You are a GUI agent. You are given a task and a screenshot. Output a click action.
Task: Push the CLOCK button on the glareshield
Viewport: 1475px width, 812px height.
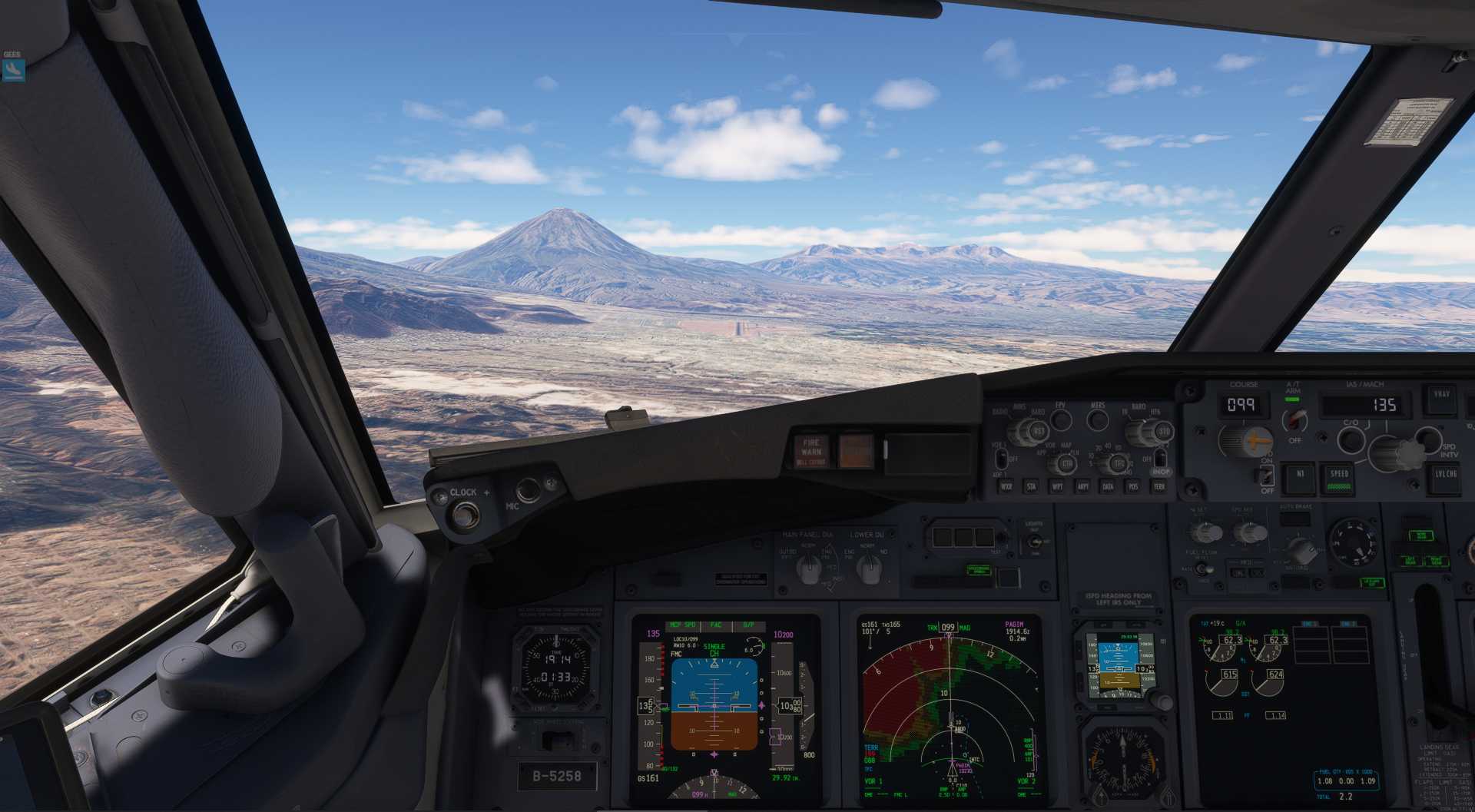[x=463, y=513]
